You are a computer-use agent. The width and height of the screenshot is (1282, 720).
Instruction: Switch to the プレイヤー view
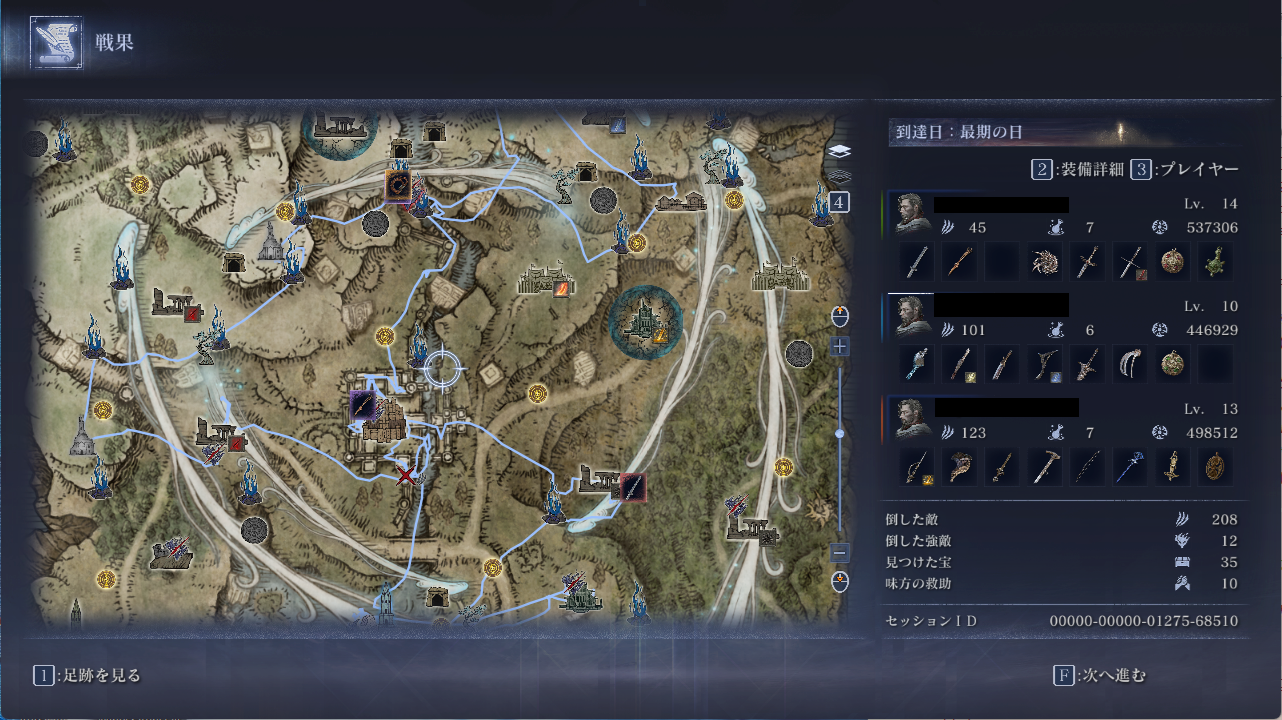pos(1185,170)
